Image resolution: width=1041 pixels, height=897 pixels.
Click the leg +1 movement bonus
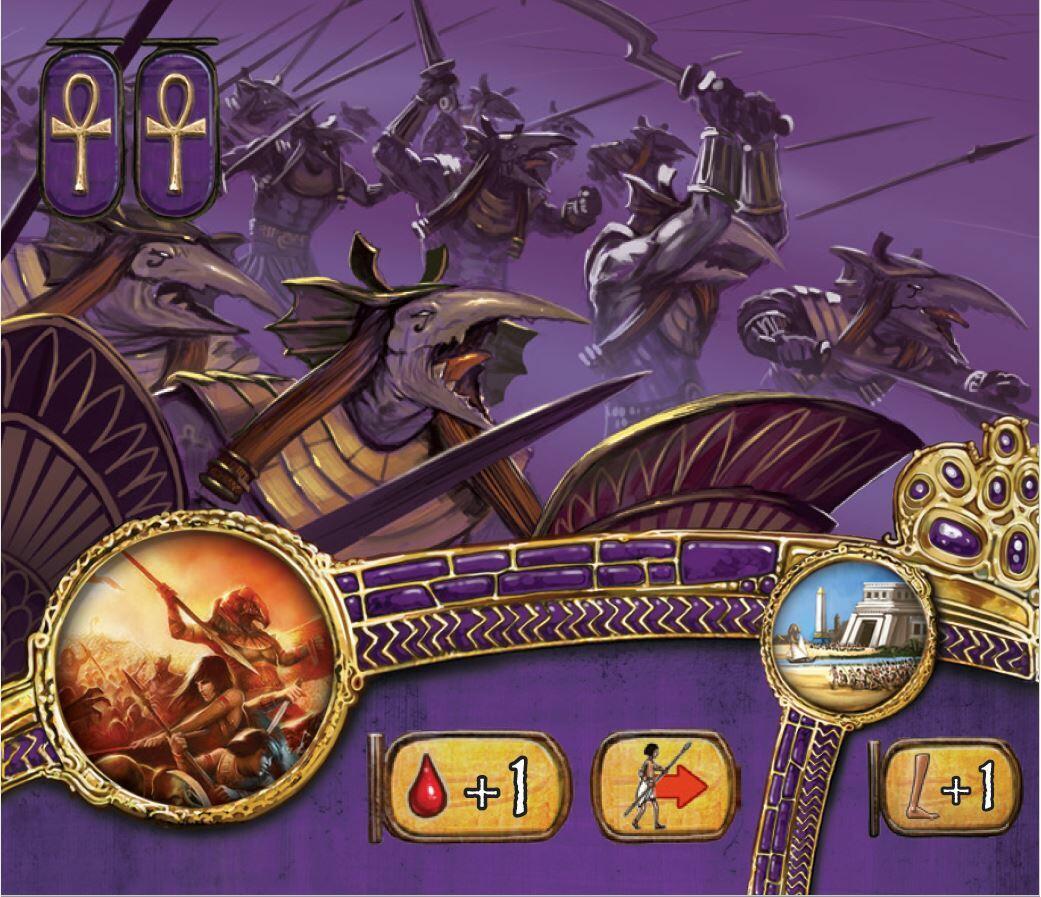(952, 787)
